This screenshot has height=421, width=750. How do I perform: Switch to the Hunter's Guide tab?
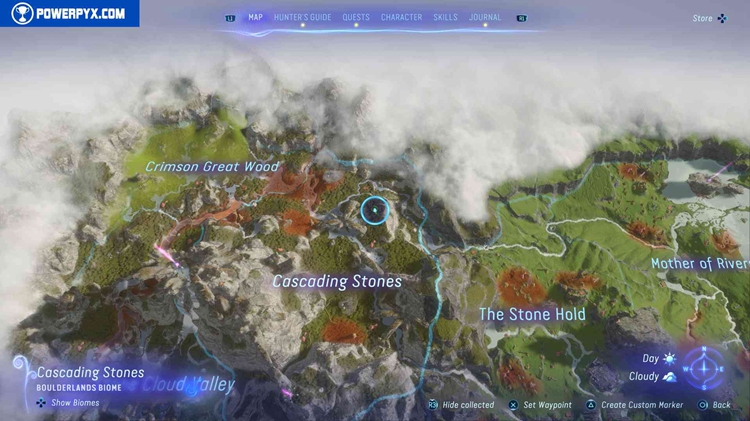click(x=302, y=17)
